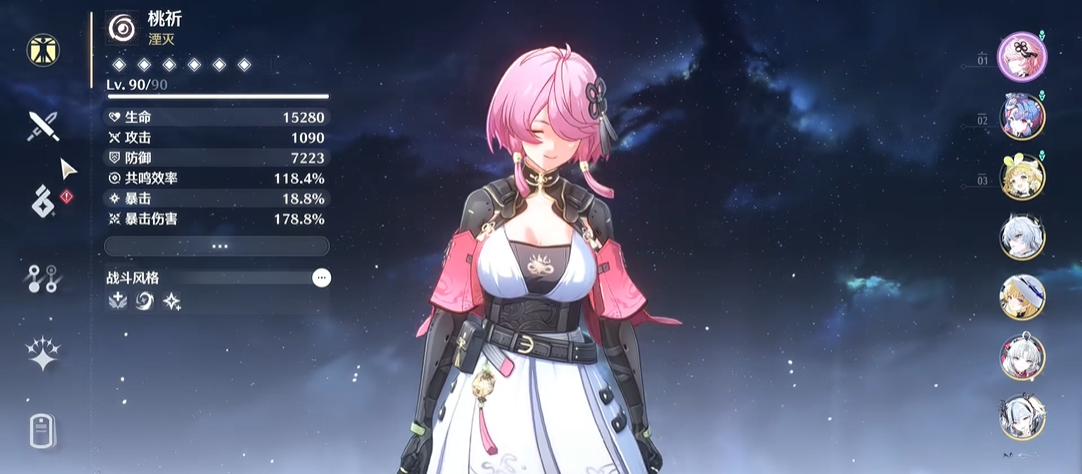Open the crossed swords weapon tab
The width and height of the screenshot is (1082, 474).
click(43, 125)
